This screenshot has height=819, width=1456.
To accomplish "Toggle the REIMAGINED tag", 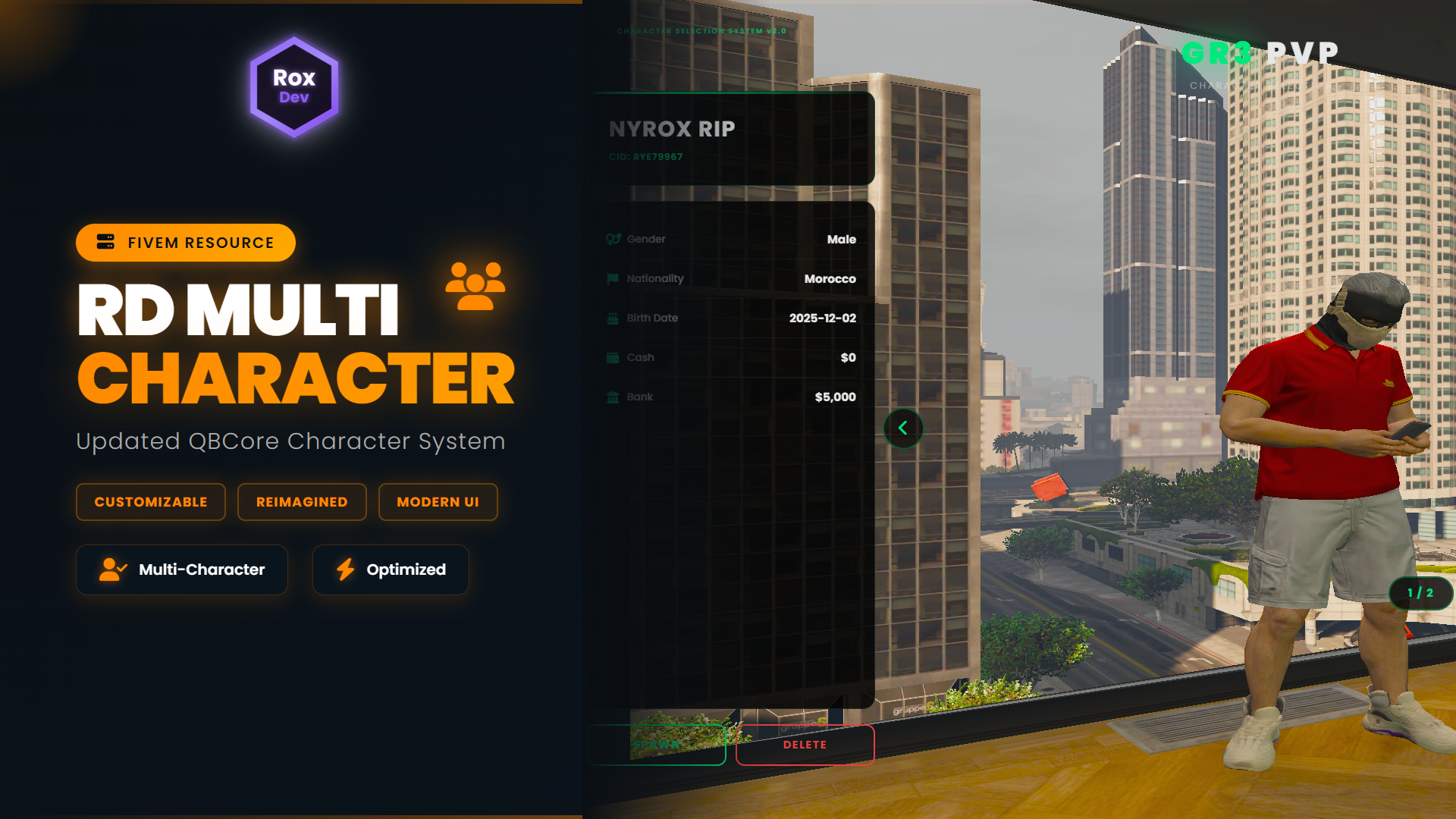I will (302, 501).
